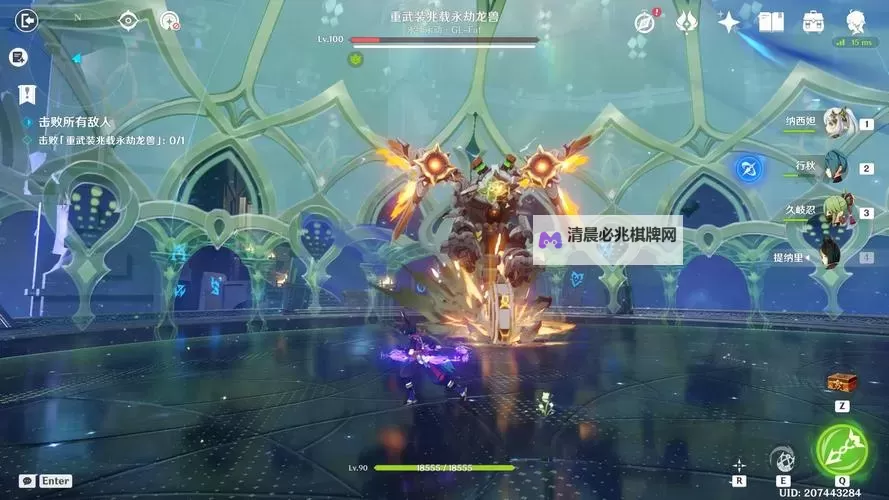This screenshot has width=889, height=500.
Task: Open the battle pass winged icon
Action: tap(686, 21)
